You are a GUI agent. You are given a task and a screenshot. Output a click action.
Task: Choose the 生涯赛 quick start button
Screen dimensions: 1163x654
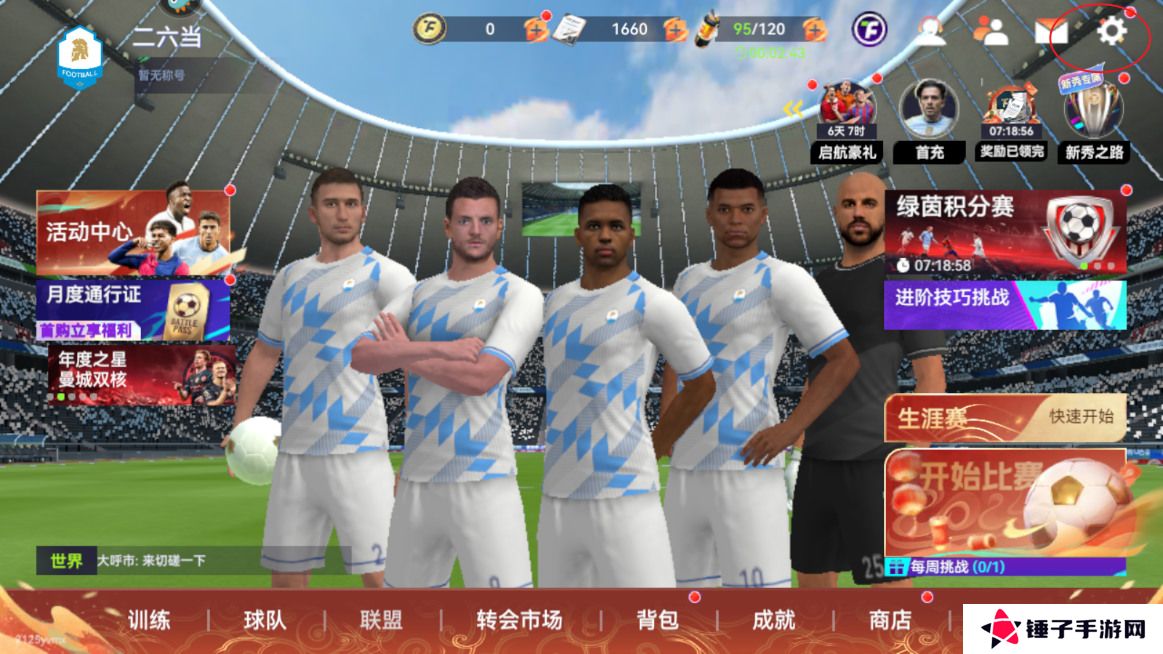tap(1005, 417)
